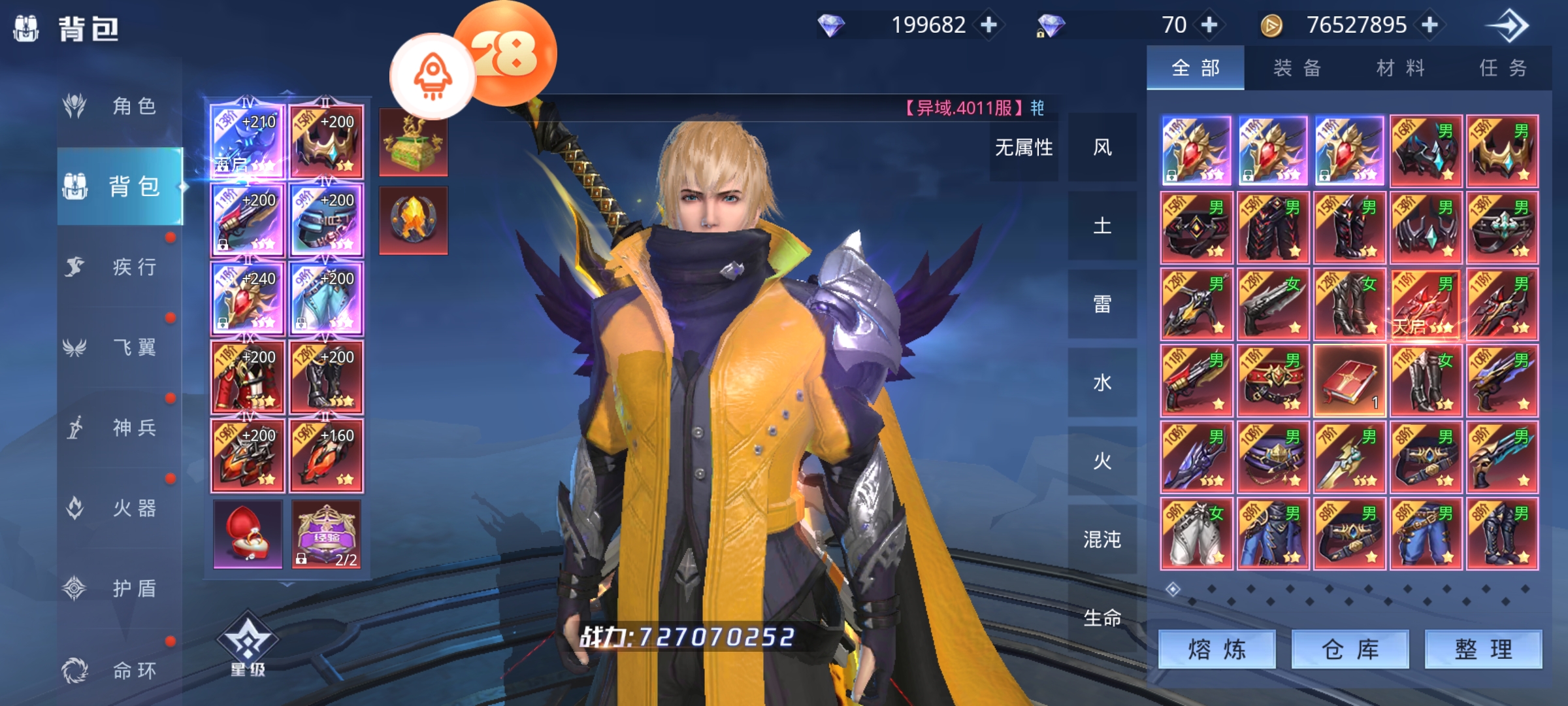The width and height of the screenshot is (1568, 706).
Task: Click the equipped ring in heart box
Action: [248, 534]
